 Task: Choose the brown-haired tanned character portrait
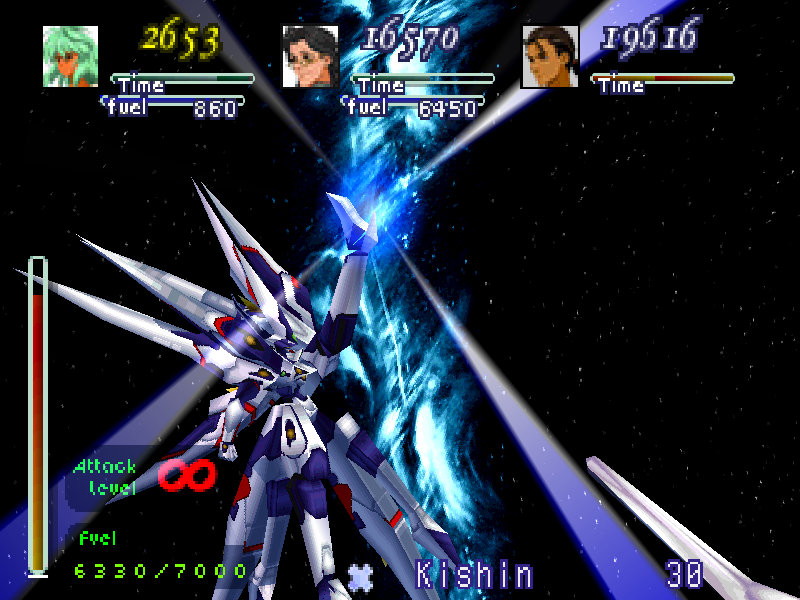click(x=550, y=56)
